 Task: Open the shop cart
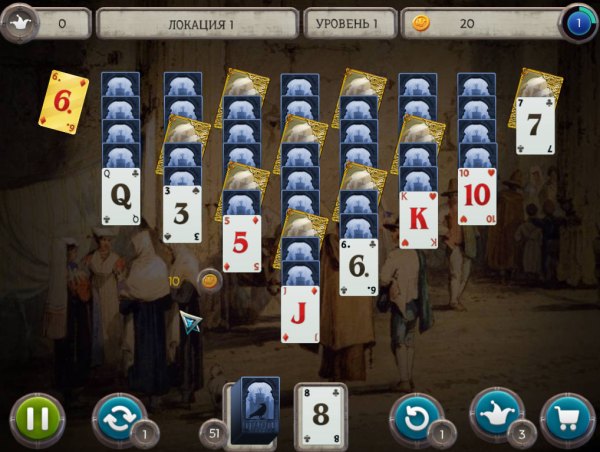pyautogui.click(x=567, y=418)
